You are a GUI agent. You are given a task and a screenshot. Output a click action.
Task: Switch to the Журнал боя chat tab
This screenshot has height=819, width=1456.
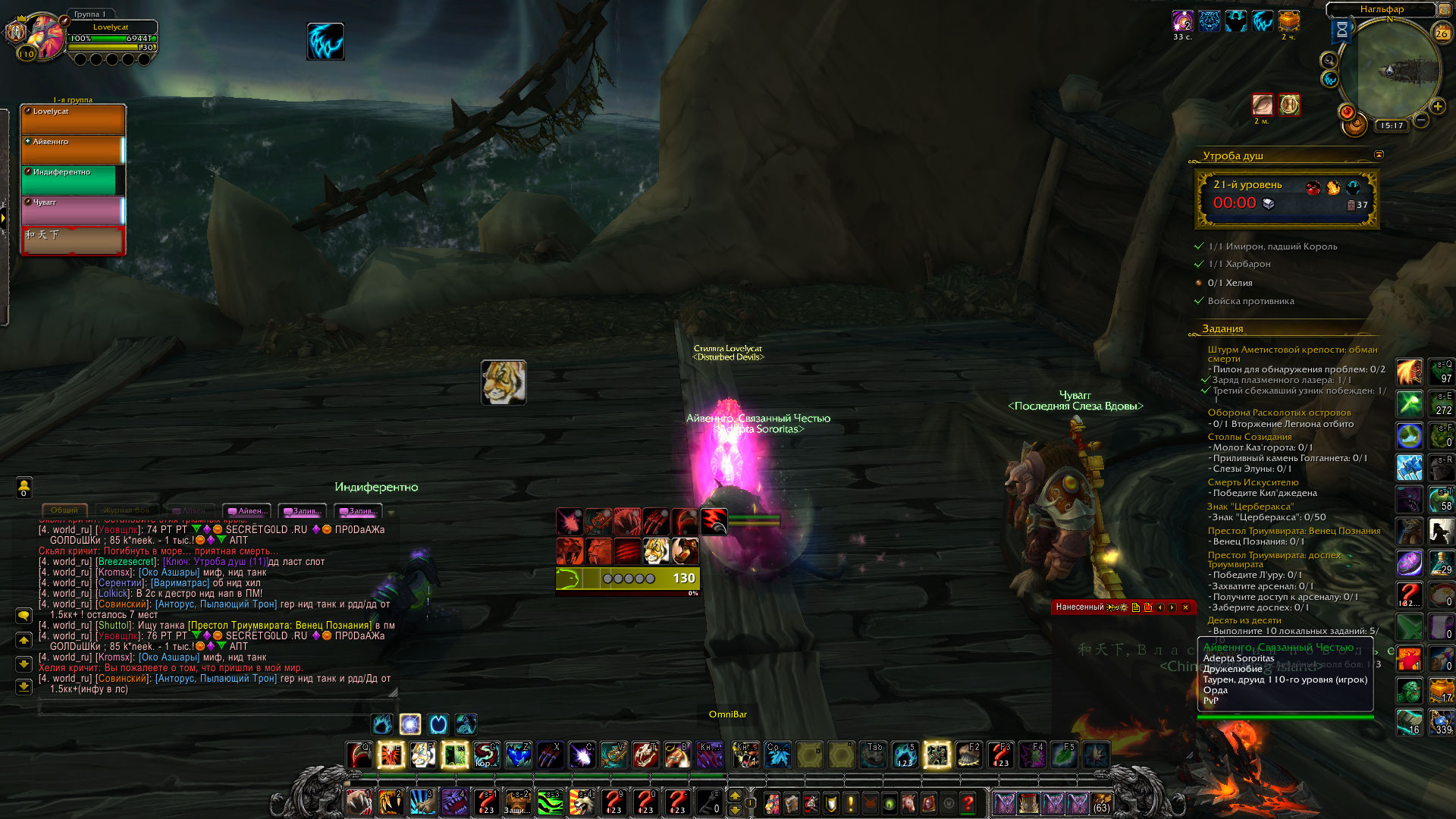click(127, 510)
